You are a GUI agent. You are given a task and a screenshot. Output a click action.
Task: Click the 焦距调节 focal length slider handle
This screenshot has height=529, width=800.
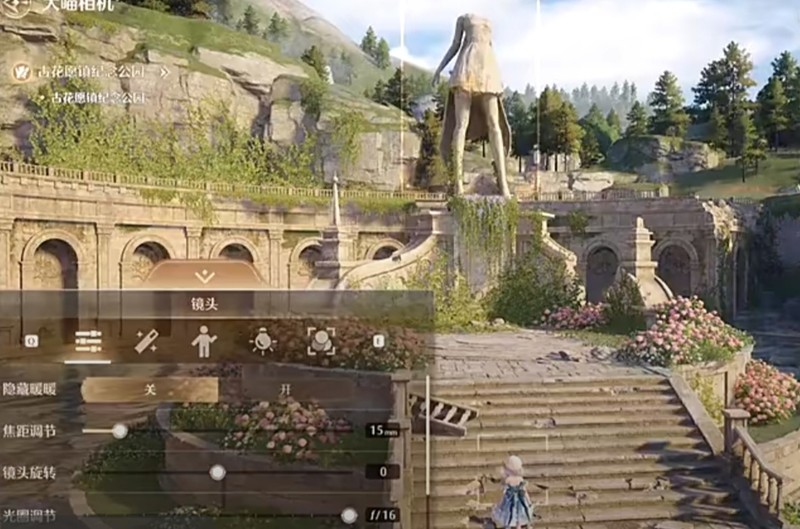tap(120, 431)
